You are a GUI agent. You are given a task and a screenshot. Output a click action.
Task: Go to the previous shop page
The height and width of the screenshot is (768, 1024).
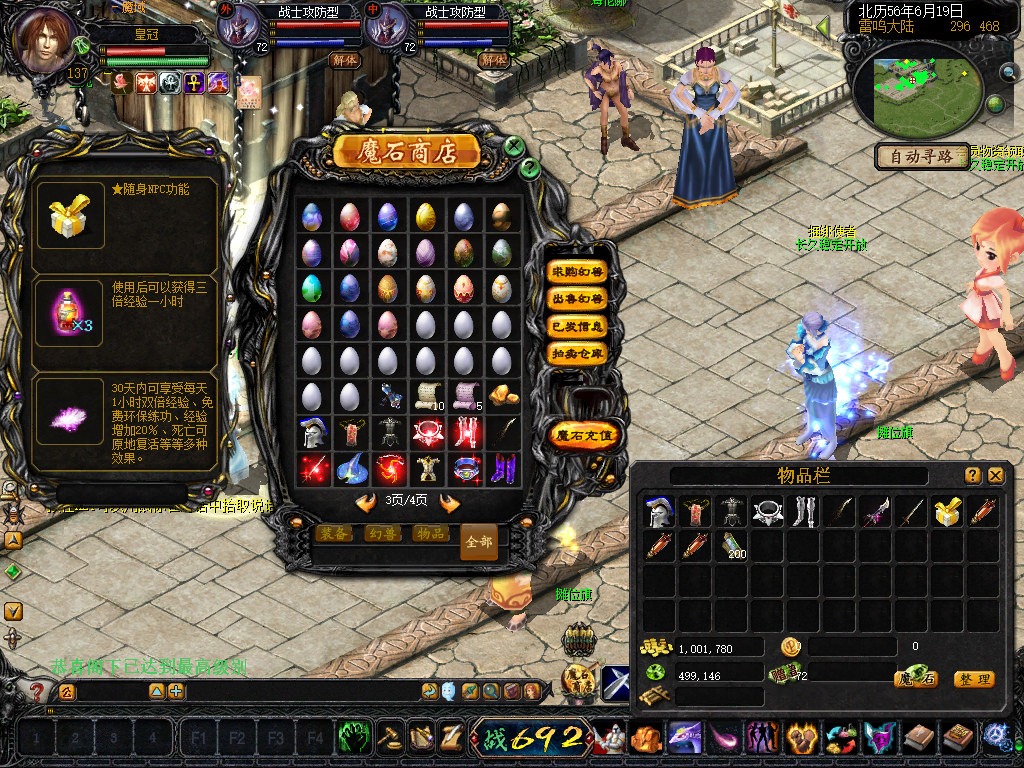click(366, 501)
